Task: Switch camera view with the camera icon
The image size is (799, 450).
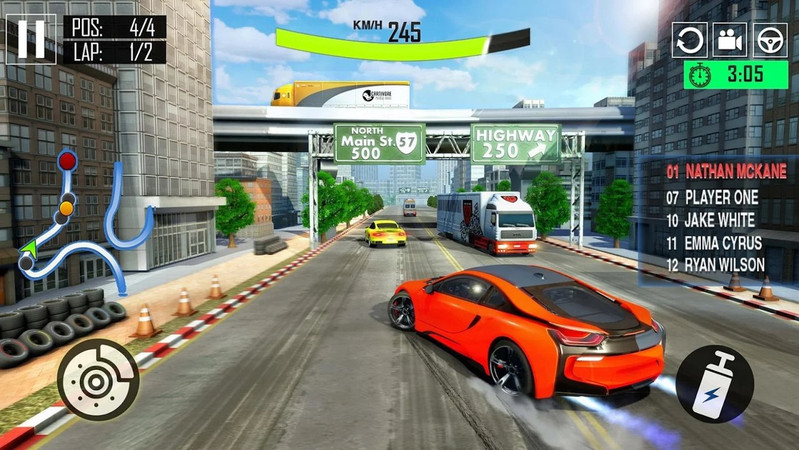Action: tap(730, 40)
